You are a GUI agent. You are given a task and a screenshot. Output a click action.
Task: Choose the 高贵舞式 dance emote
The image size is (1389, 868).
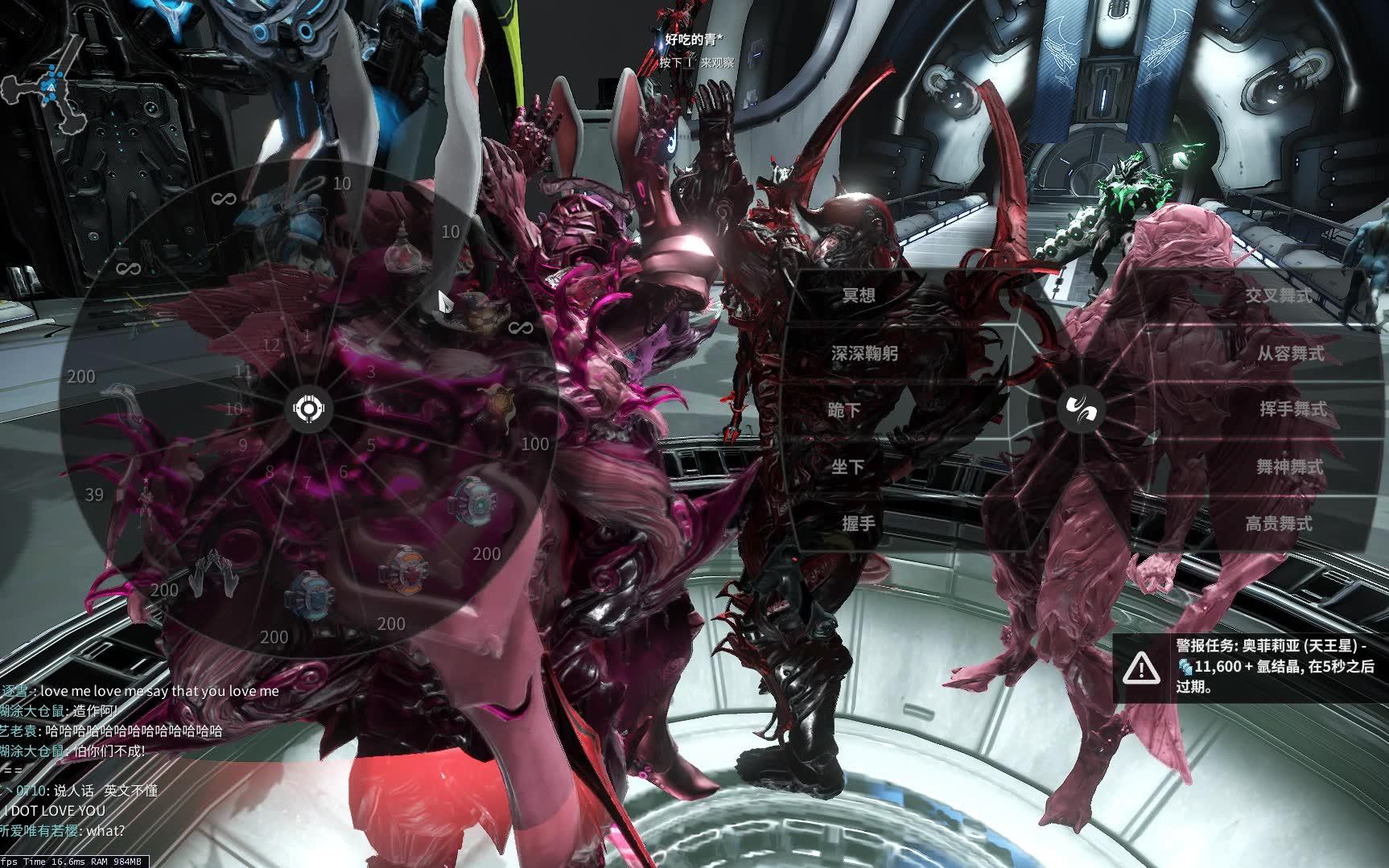[x=1279, y=524]
